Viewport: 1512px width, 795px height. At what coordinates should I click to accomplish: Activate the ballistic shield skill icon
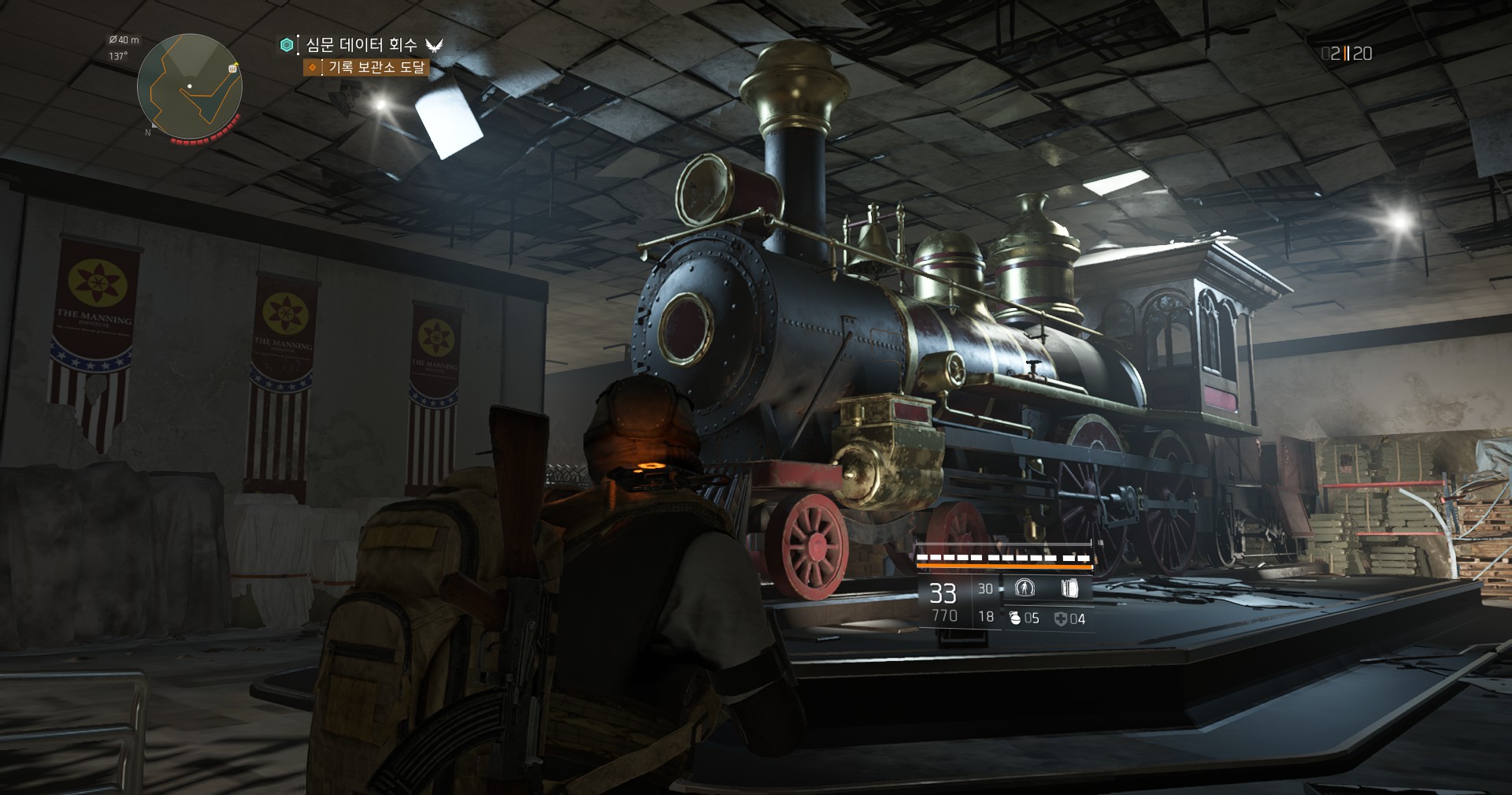click(1068, 588)
